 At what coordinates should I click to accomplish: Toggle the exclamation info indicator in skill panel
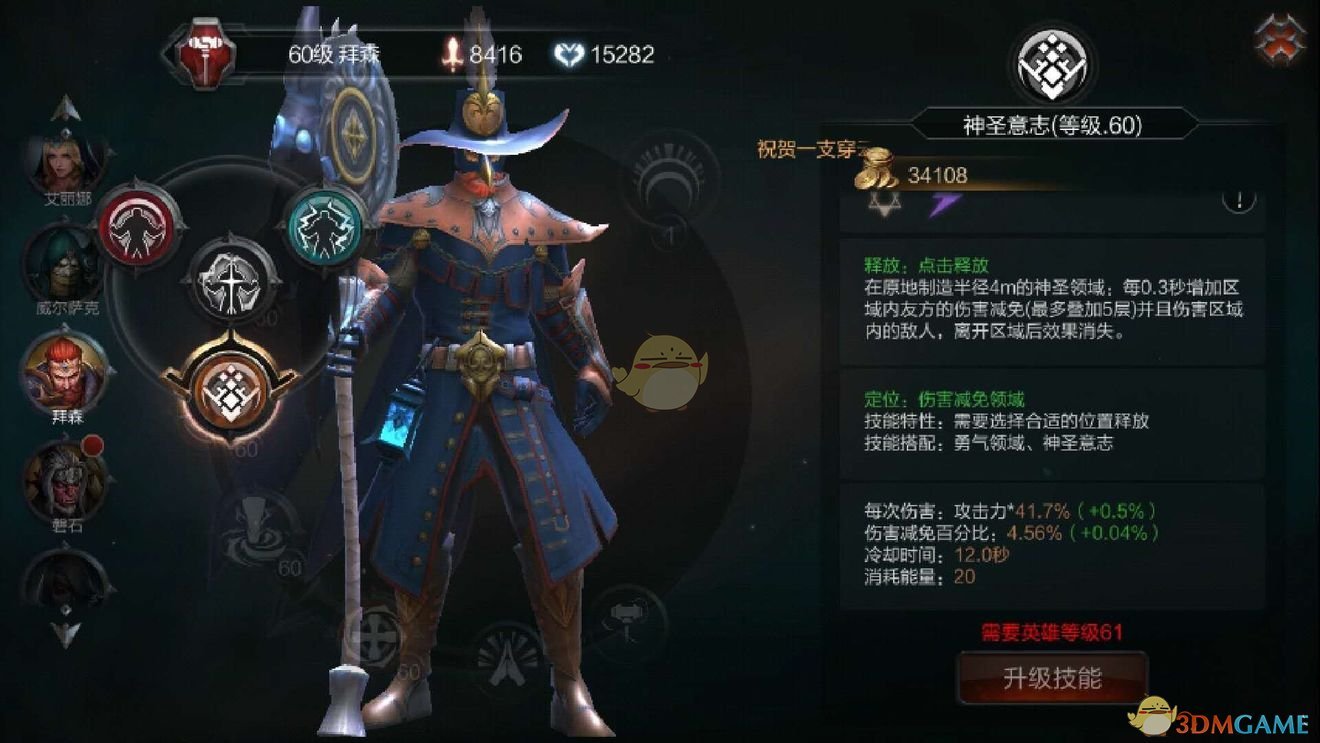click(1237, 199)
